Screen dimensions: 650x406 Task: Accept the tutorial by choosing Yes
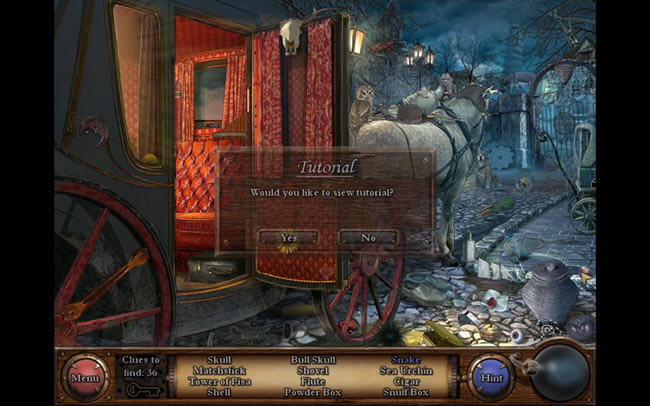pos(288,238)
